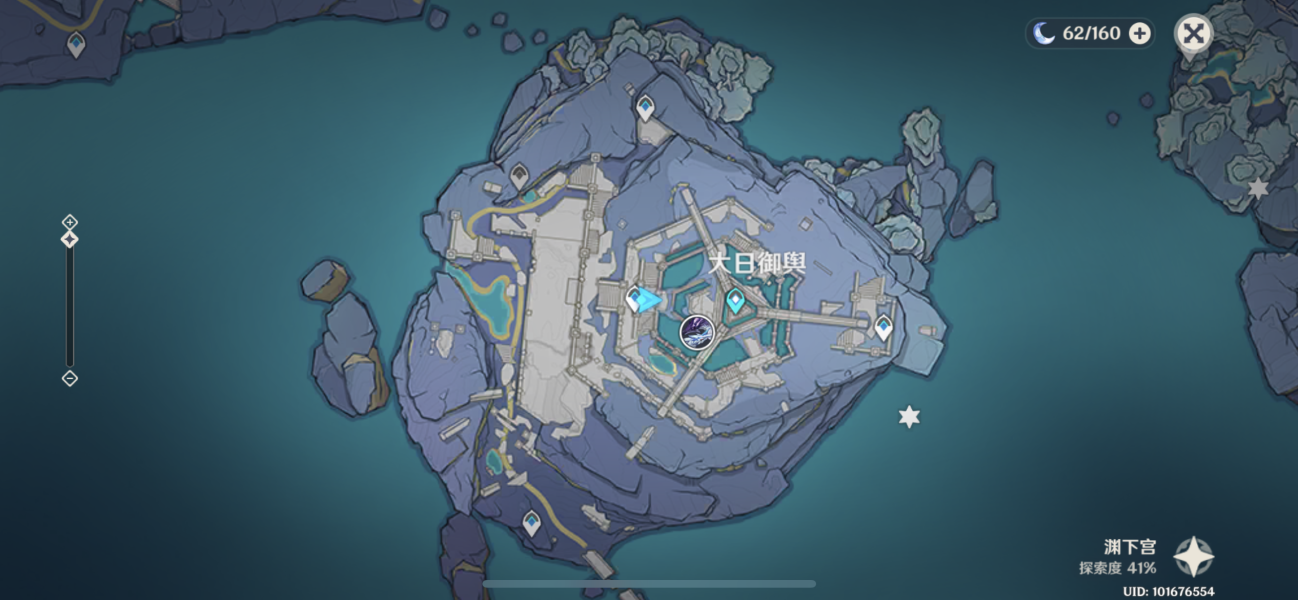Screen dimensions: 1298x600
Task: Open the 渊下宫 region switch button
Action: (1193, 556)
